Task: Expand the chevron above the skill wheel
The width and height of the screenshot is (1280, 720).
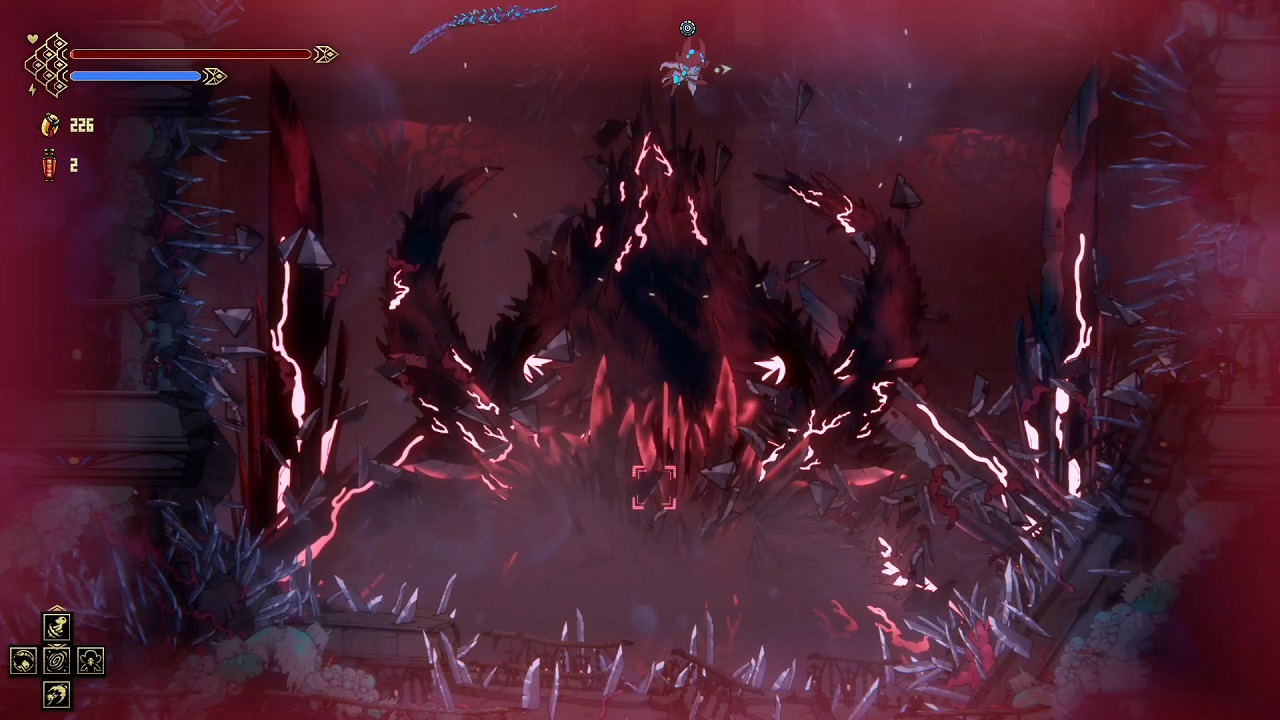Action: 56,608
